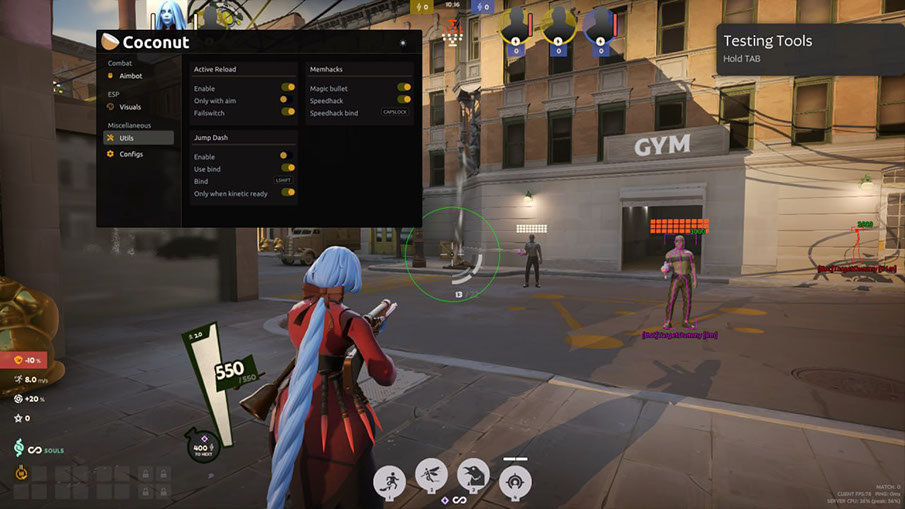Activate the running figure ability
The width and height of the screenshot is (905, 509).
(388, 481)
